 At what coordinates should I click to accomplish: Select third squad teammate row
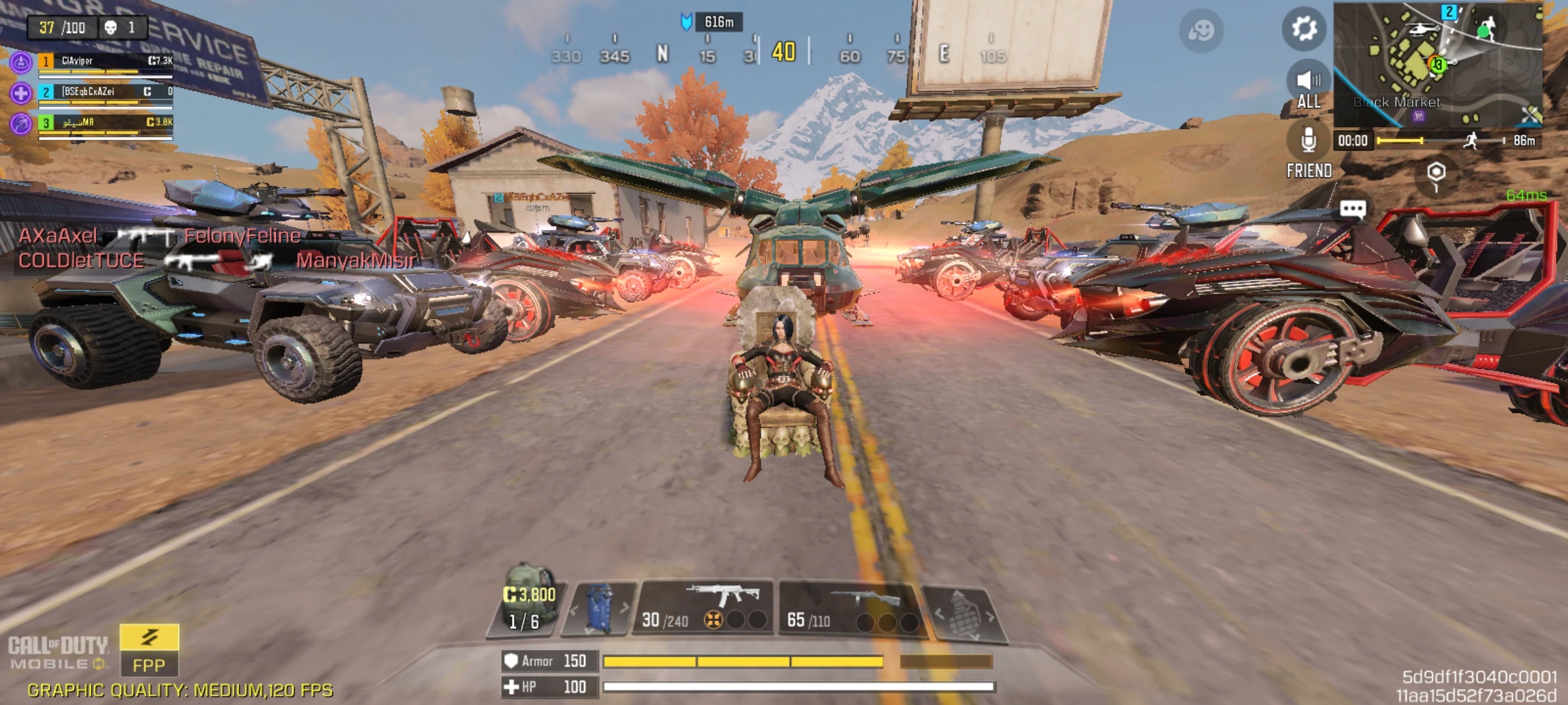coord(105,124)
